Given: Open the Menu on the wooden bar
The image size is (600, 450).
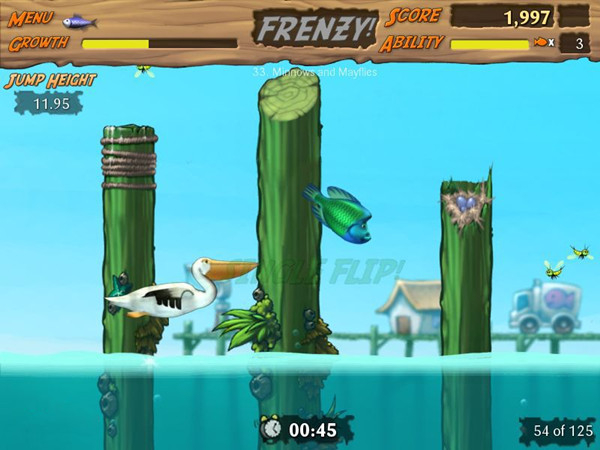Looking at the screenshot, I should point(33,19).
